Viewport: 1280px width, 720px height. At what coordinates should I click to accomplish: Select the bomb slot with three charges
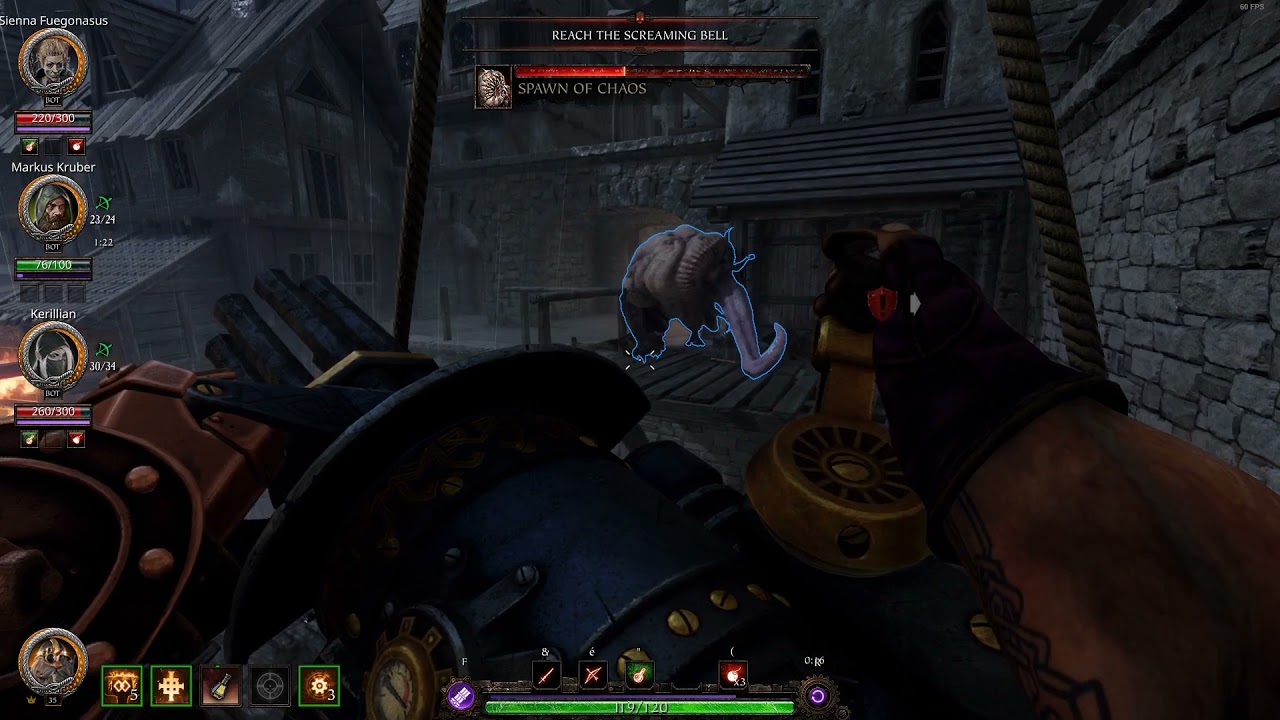pos(733,676)
